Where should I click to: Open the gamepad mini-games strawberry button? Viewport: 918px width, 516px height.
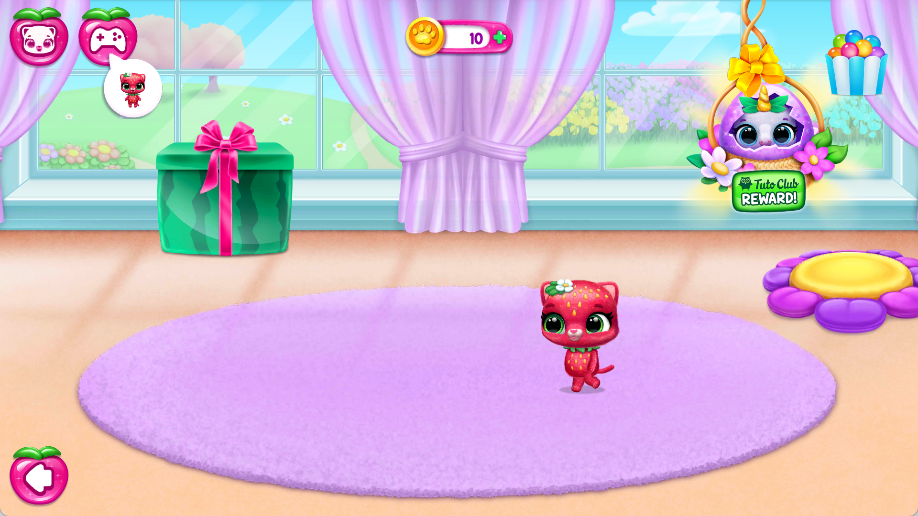(x=108, y=37)
